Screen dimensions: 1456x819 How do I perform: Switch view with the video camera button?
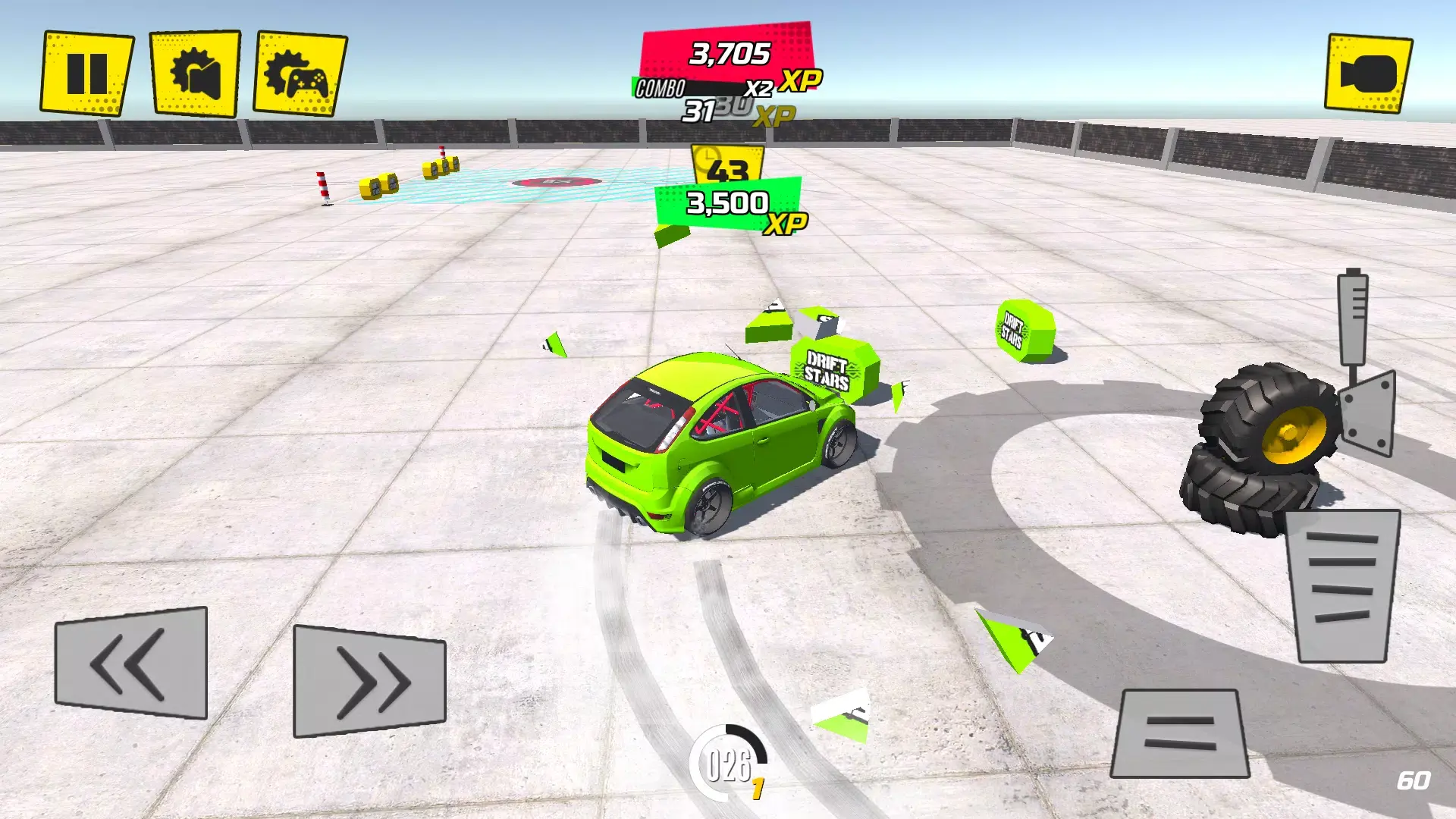(1368, 74)
